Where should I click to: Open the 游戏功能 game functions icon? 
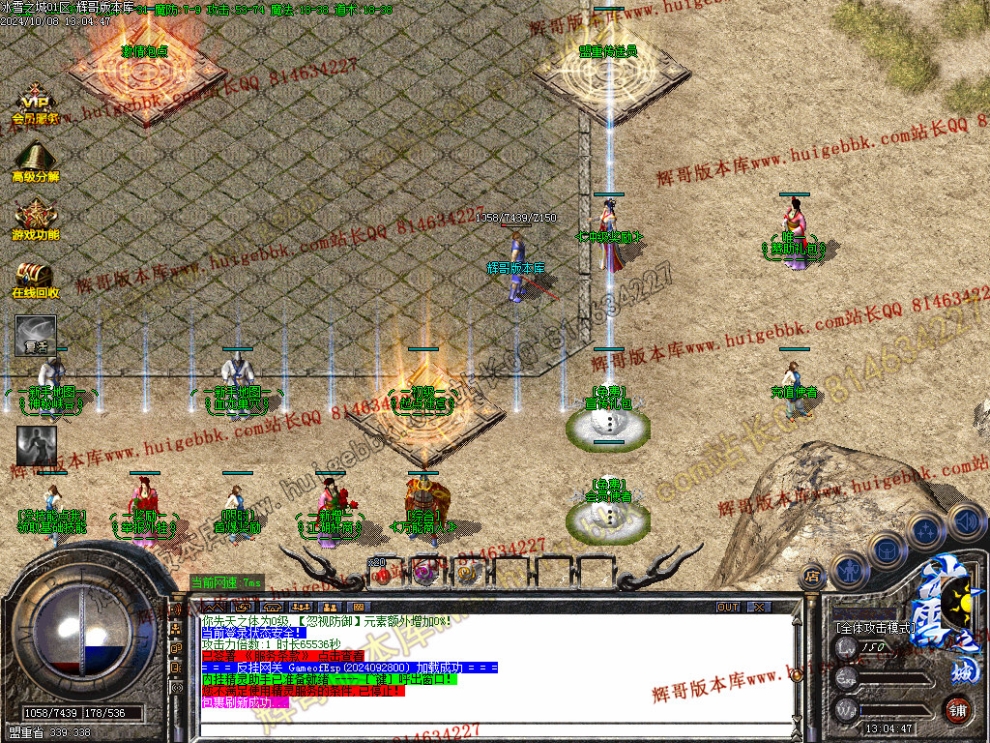35,218
